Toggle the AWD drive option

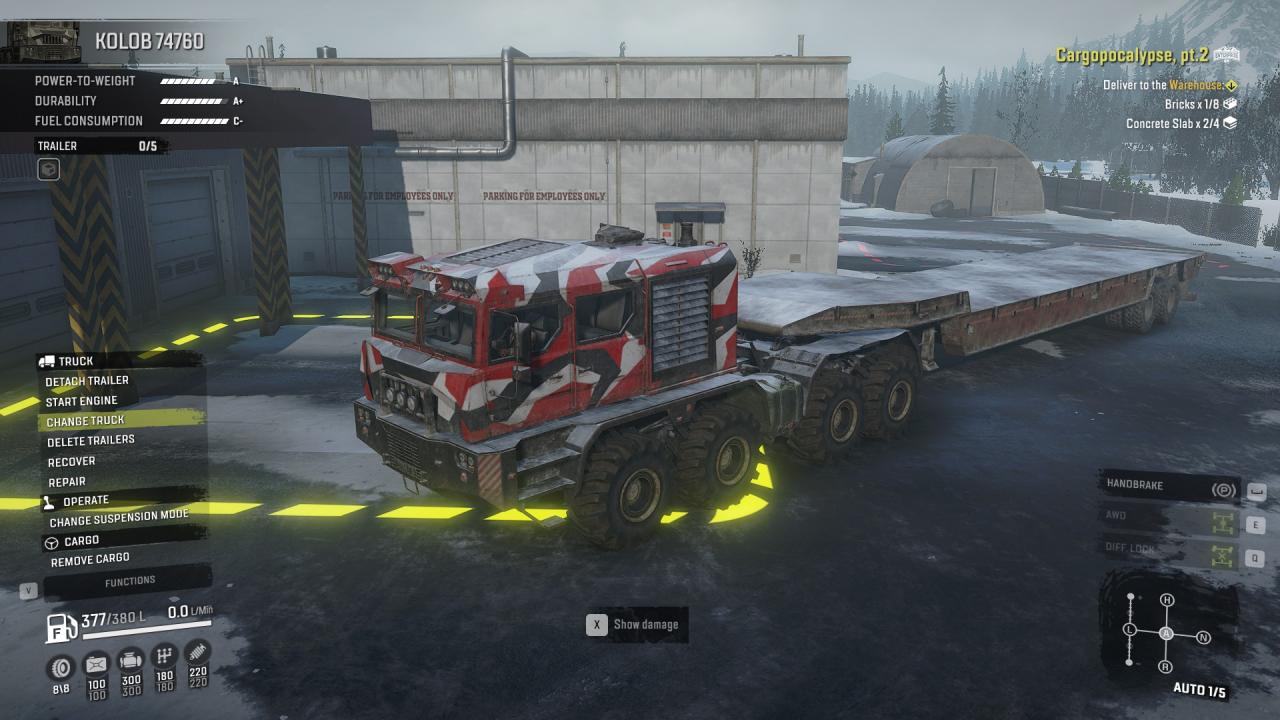click(x=1169, y=519)
